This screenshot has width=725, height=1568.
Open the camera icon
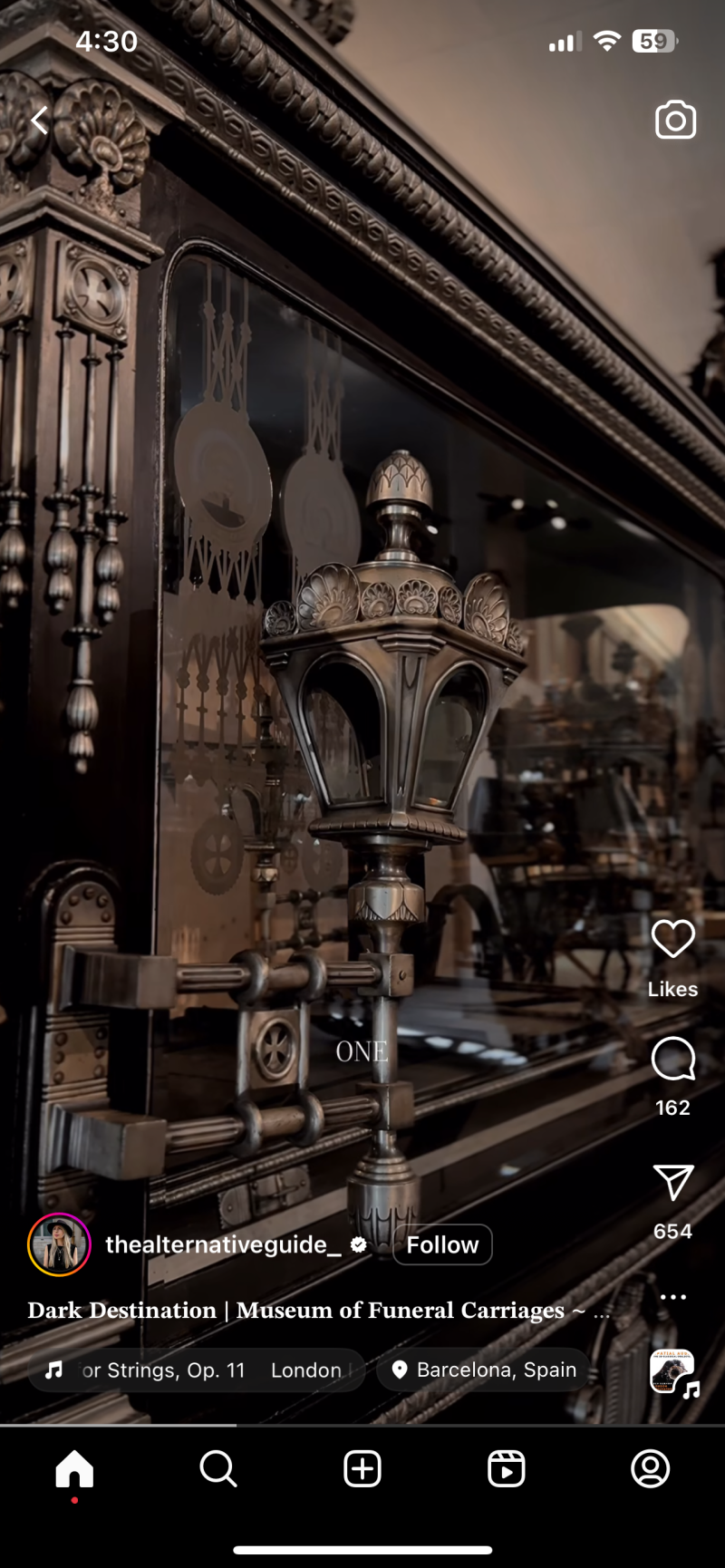pyautogui.click(x=675, y=121)
